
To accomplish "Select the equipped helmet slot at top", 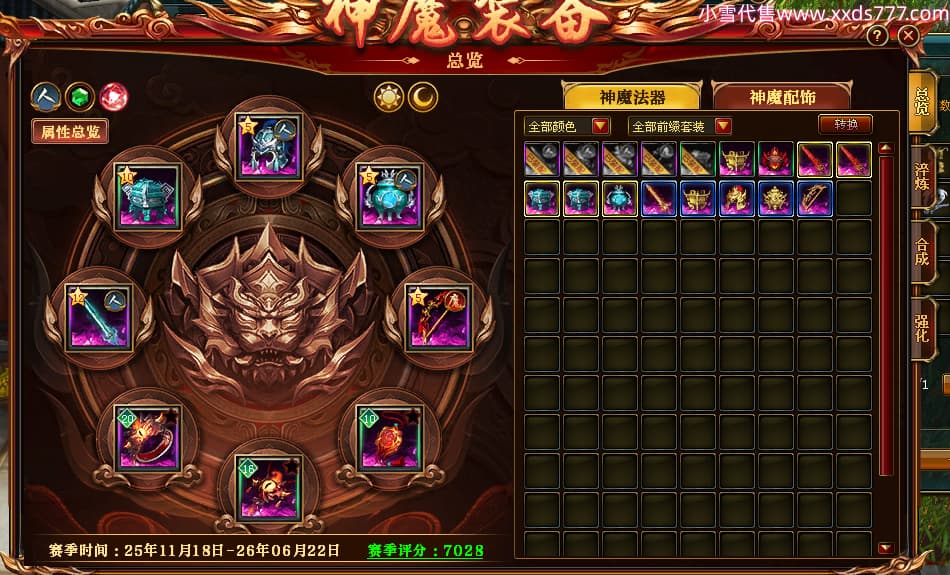I will (268, 147).
